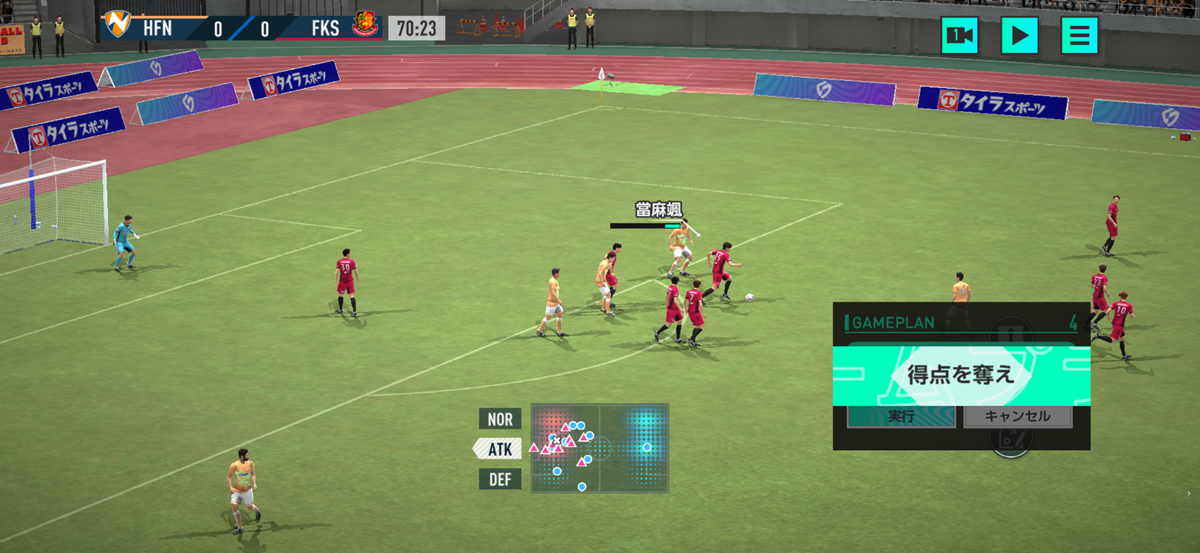The image size is (1200, 553).
Task: Toggle the camera view button
Action: click(959, 36)
